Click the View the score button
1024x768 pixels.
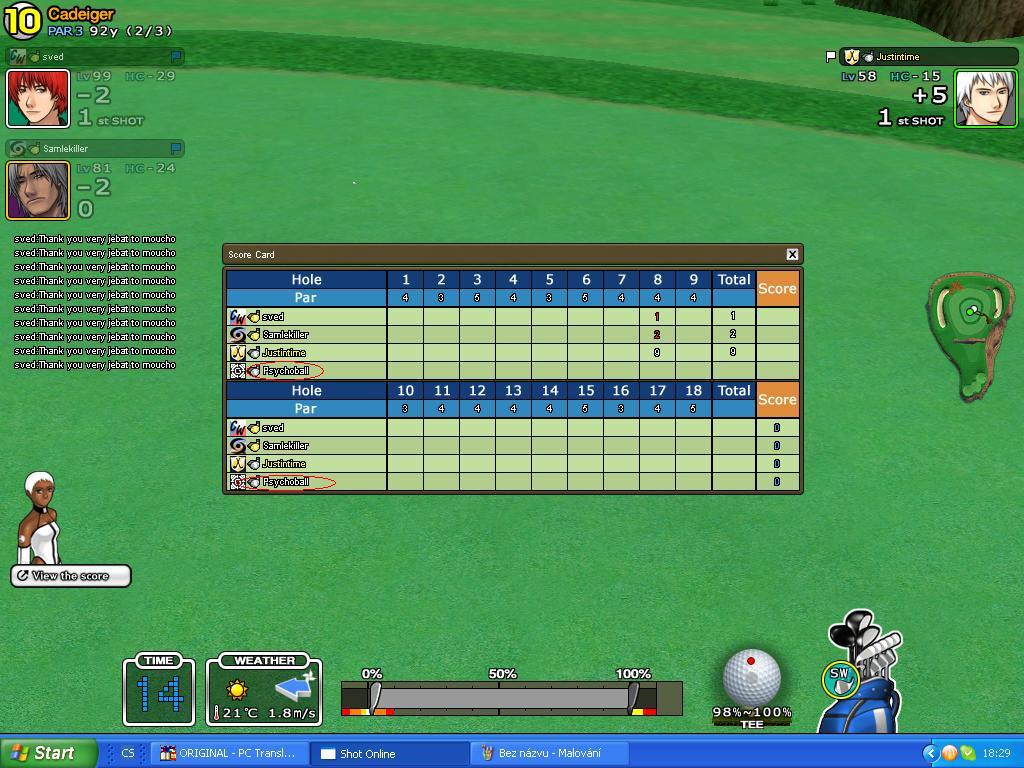point(71,576)
